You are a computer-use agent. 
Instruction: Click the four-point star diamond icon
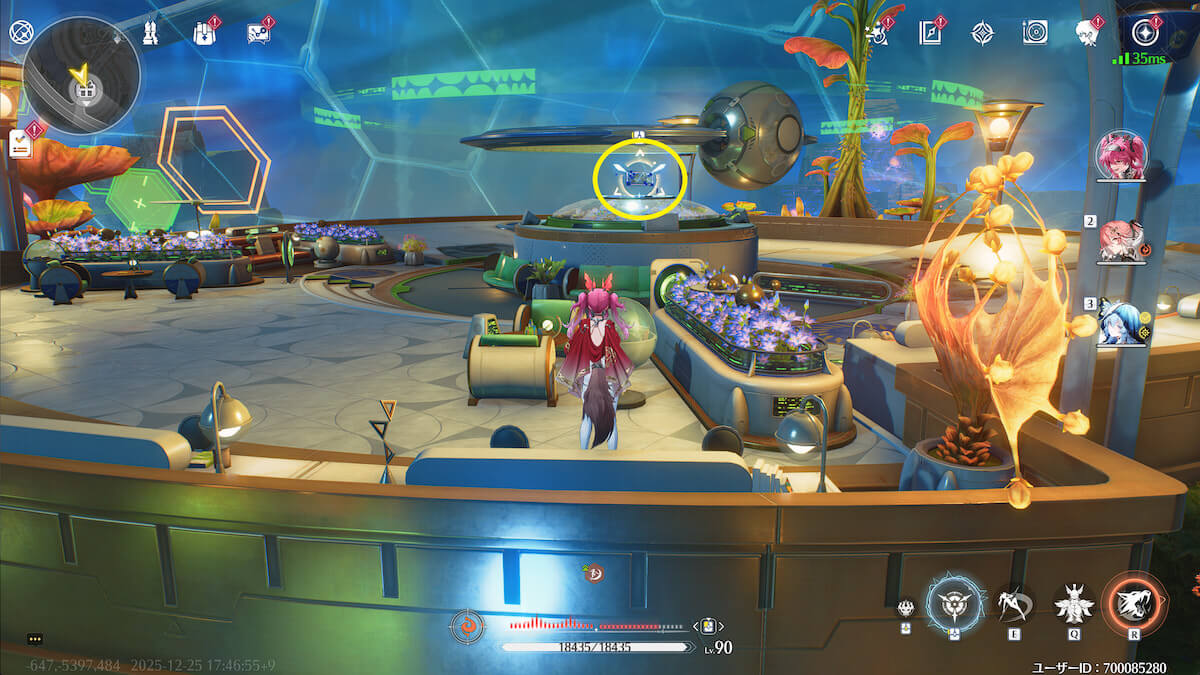[x=982, y=32]
